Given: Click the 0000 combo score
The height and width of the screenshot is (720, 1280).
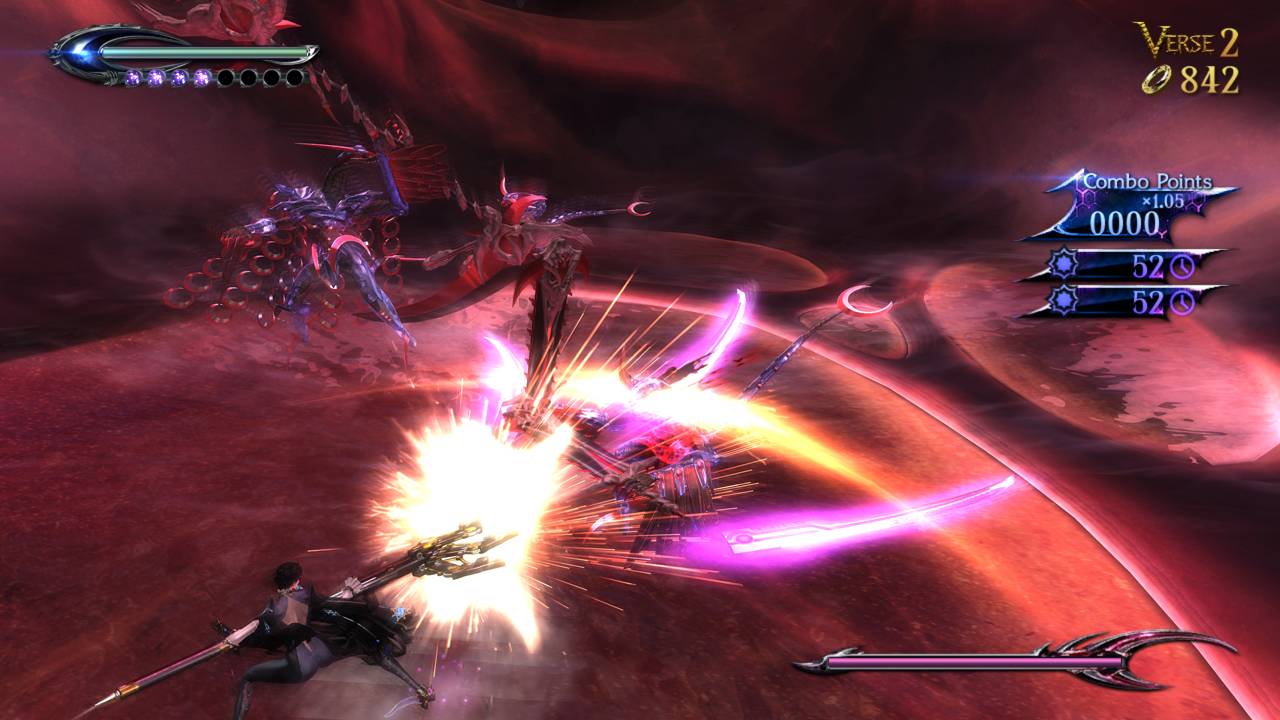Looking at the screenshot, I should (1125, 221).
